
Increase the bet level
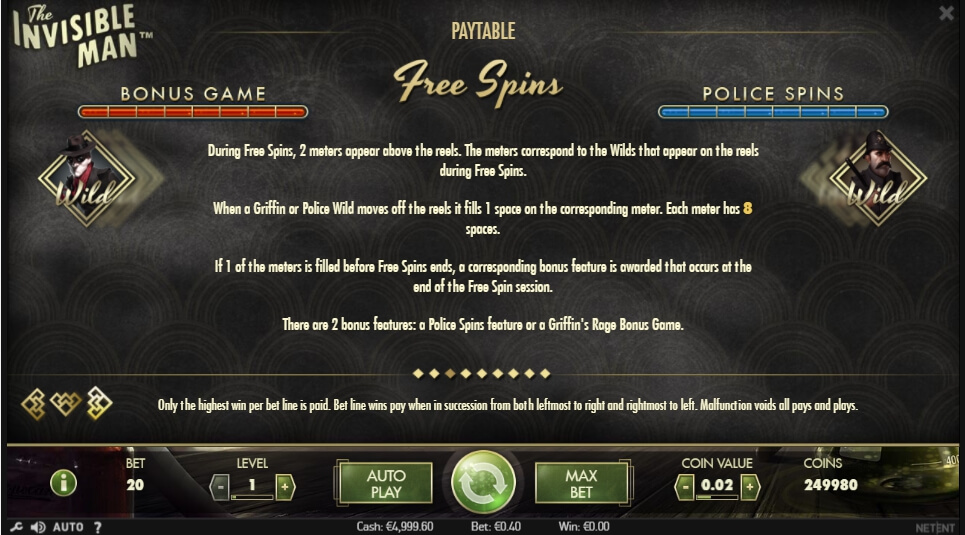(x=285, y=487)
